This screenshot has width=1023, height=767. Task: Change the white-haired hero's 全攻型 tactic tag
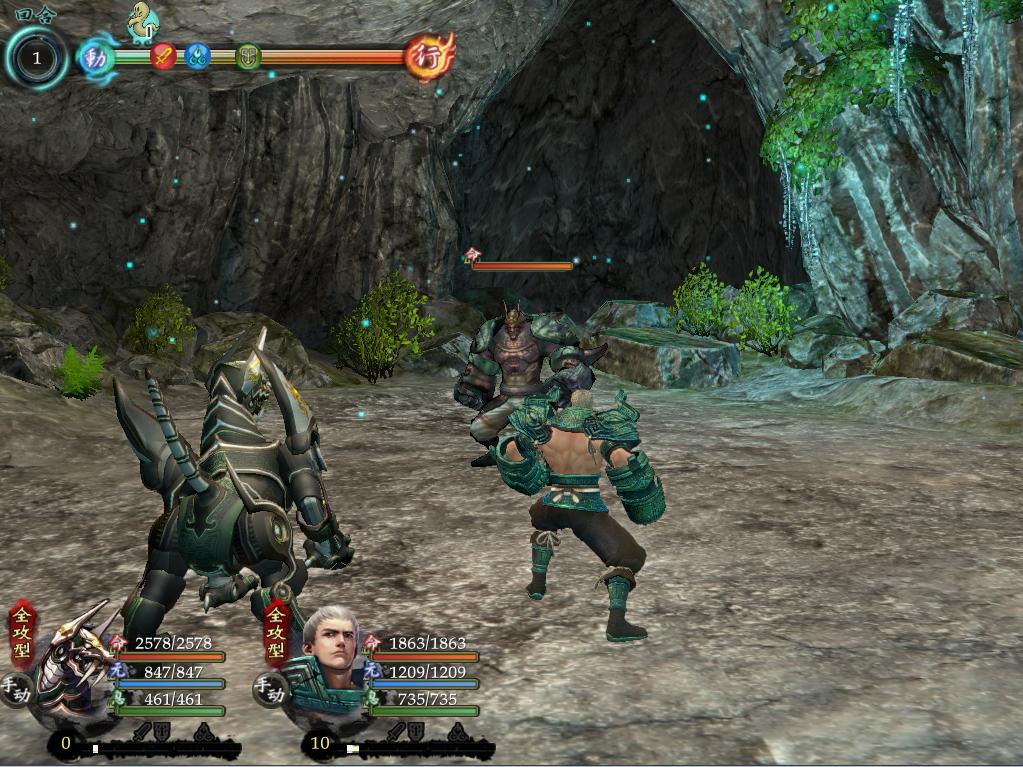(277, 635)
